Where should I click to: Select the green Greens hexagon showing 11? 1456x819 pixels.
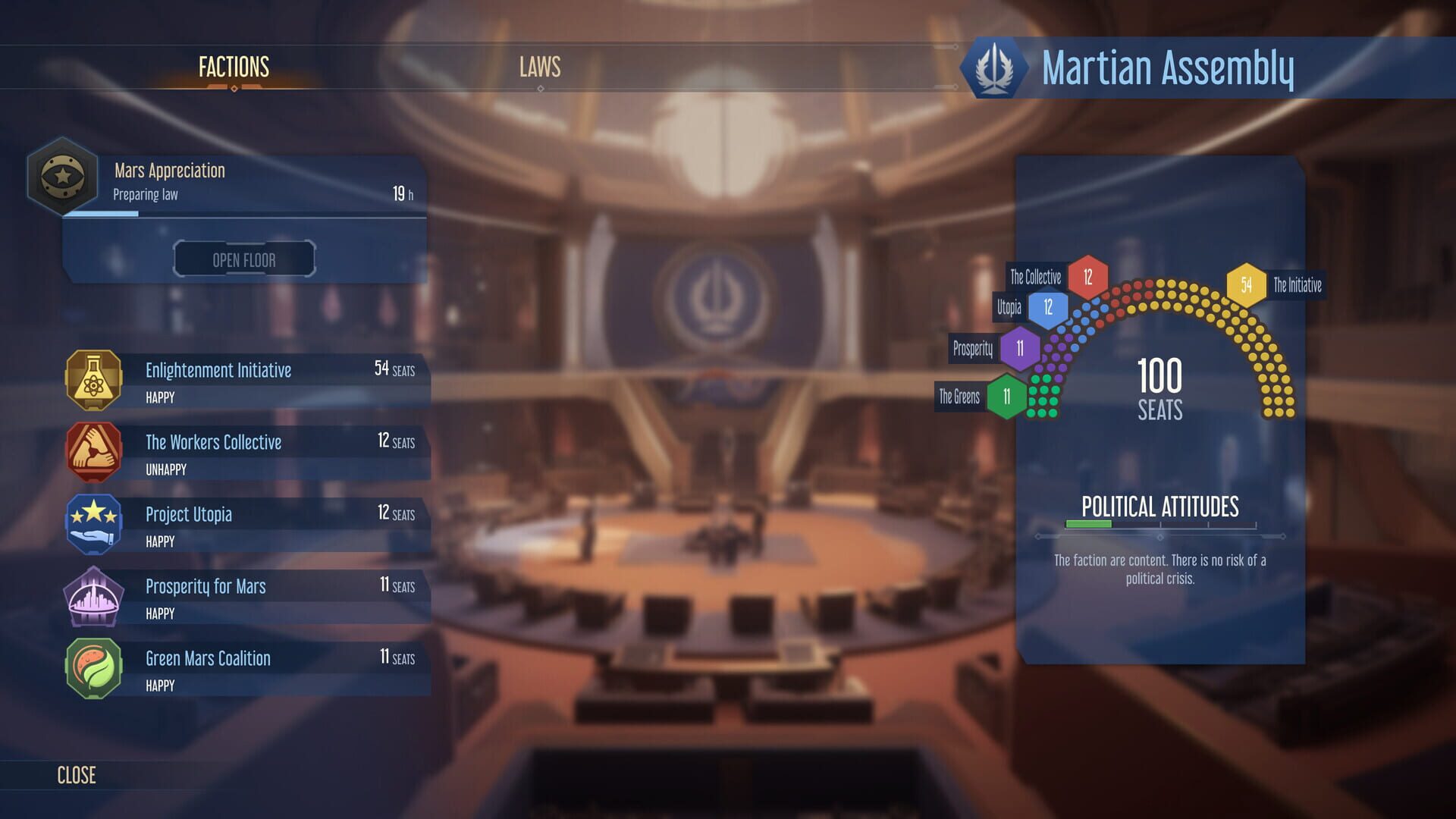pyautogui.click(x=1008, y=395)
